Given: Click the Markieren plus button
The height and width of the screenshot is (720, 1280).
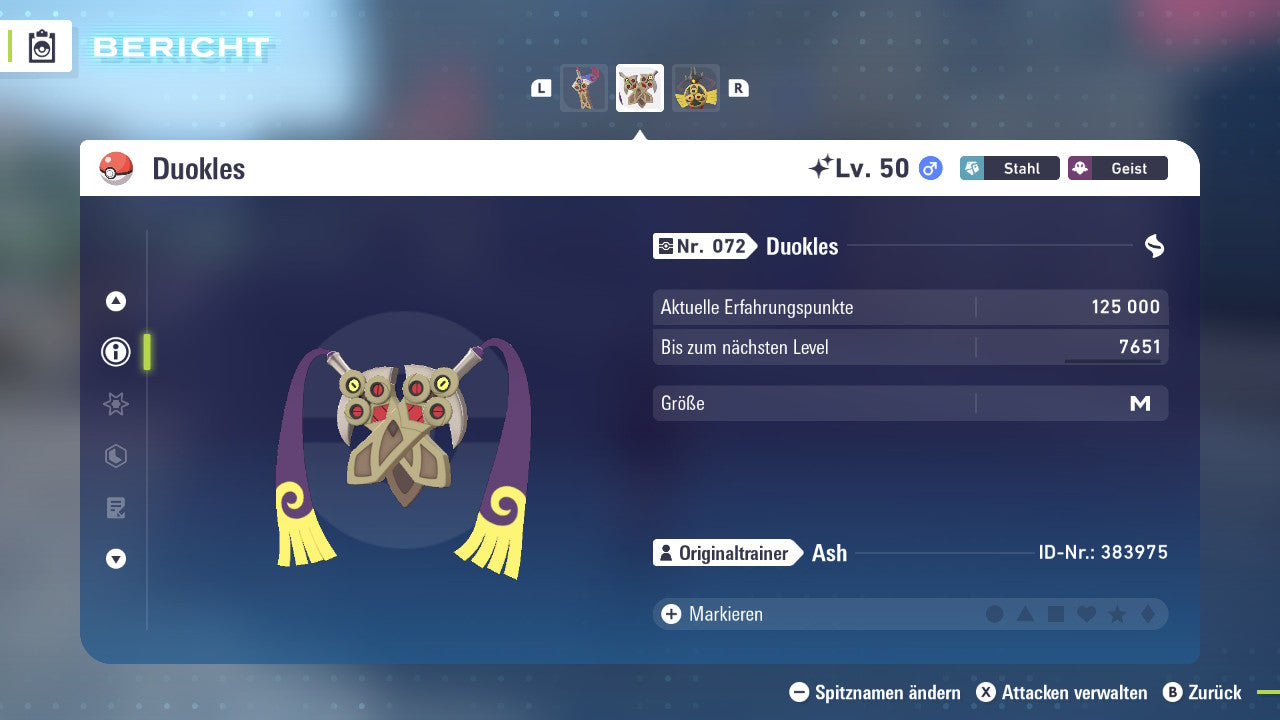Looking at the screenshot, I should 671,614.
